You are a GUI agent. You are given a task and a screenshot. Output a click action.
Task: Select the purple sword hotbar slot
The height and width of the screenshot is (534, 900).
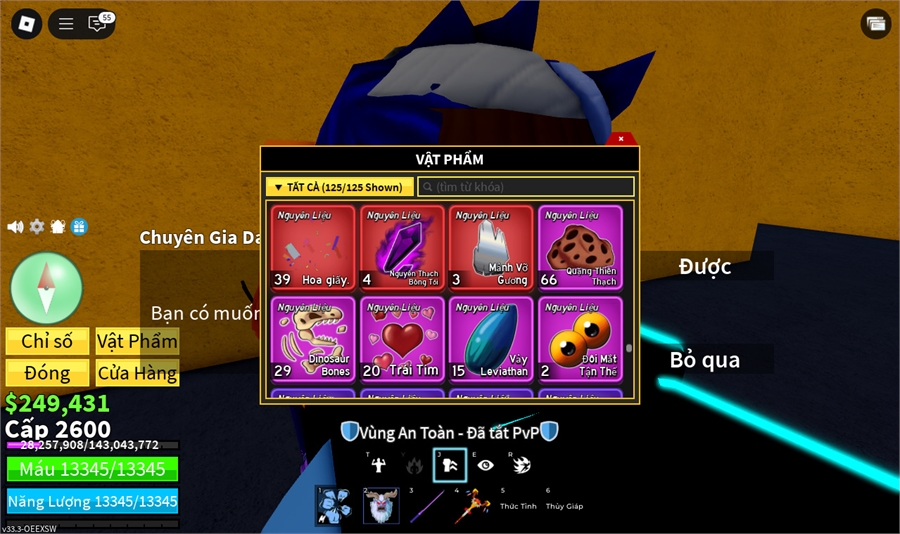pyautogui.click(x=424, y=505)
